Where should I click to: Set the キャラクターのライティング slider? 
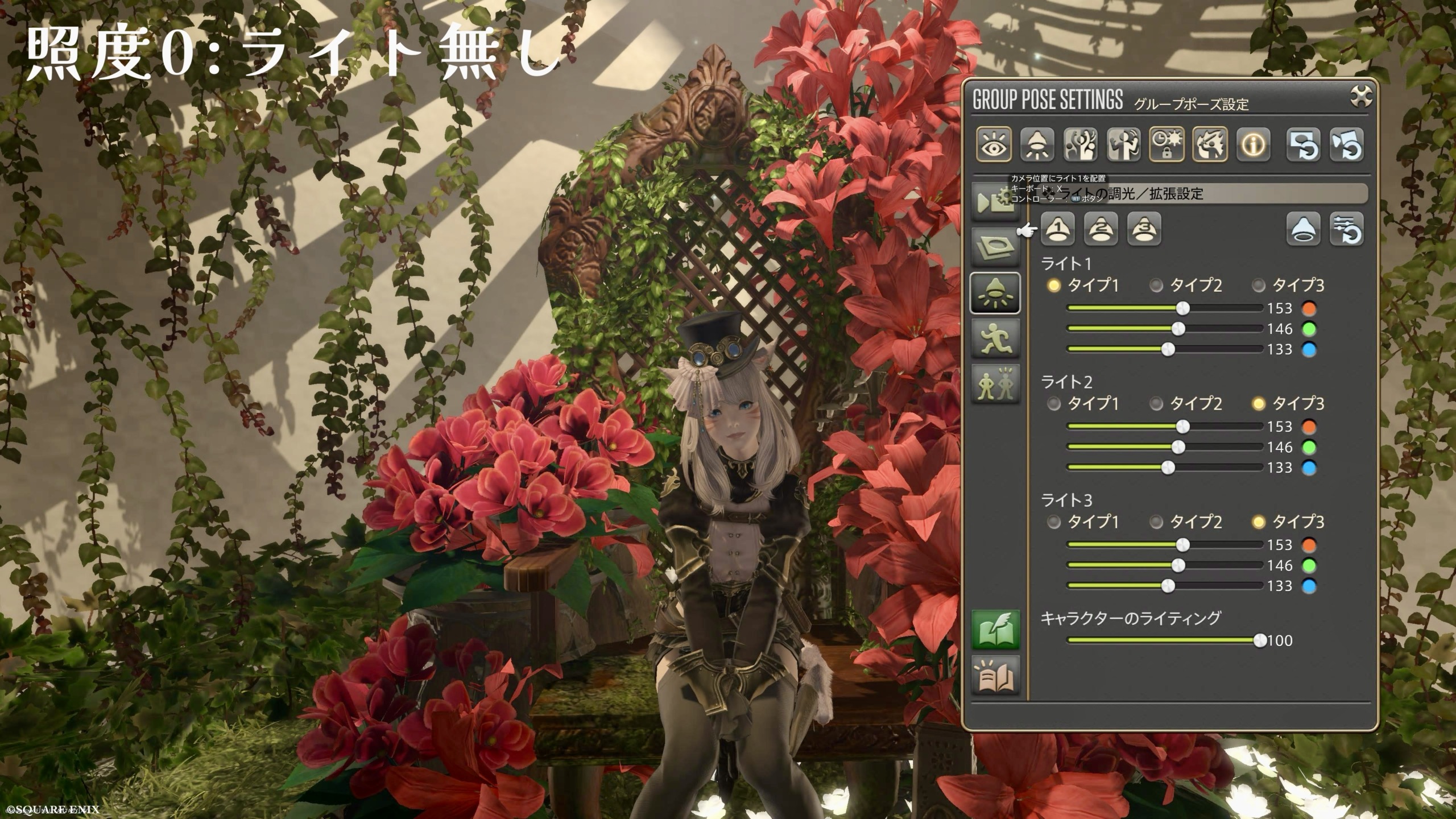click(x=1260, y=640)
